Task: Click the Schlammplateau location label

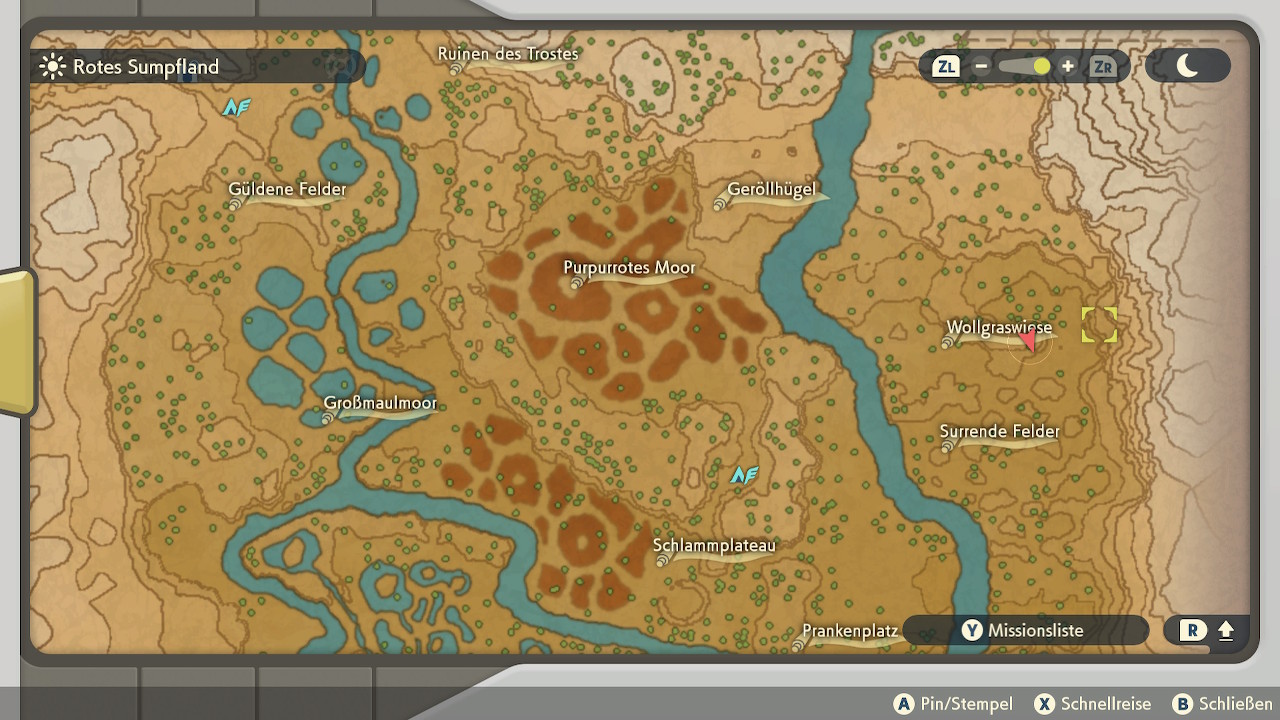Action: point(714,546)
